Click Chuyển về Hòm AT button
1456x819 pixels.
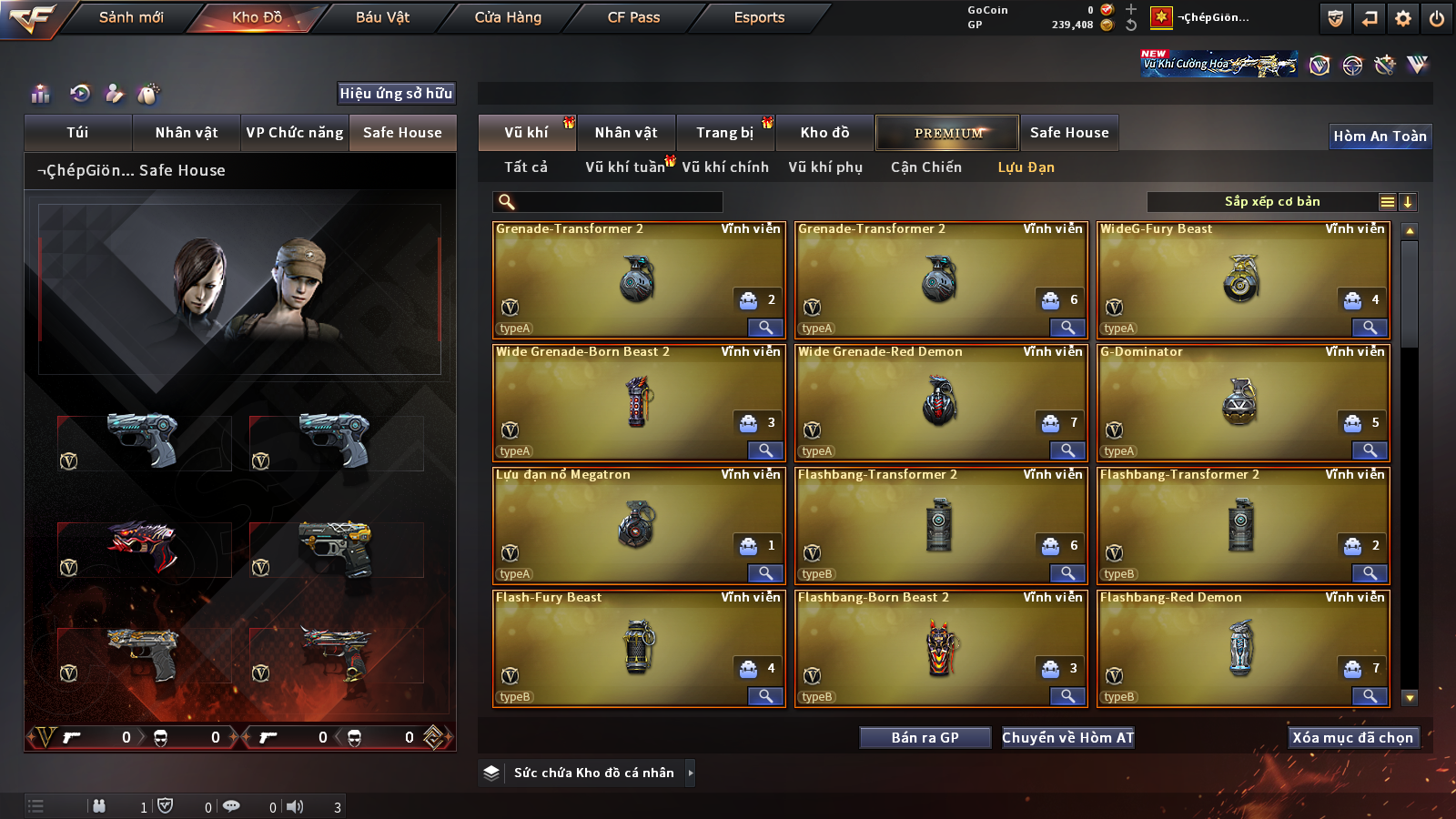1067,738
